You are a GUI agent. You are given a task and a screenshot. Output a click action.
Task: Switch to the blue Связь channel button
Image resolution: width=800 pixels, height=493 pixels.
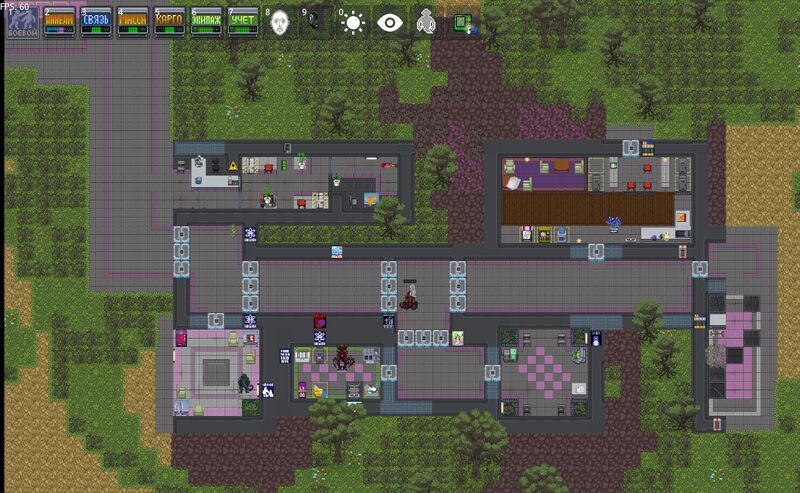coord(97,22)
